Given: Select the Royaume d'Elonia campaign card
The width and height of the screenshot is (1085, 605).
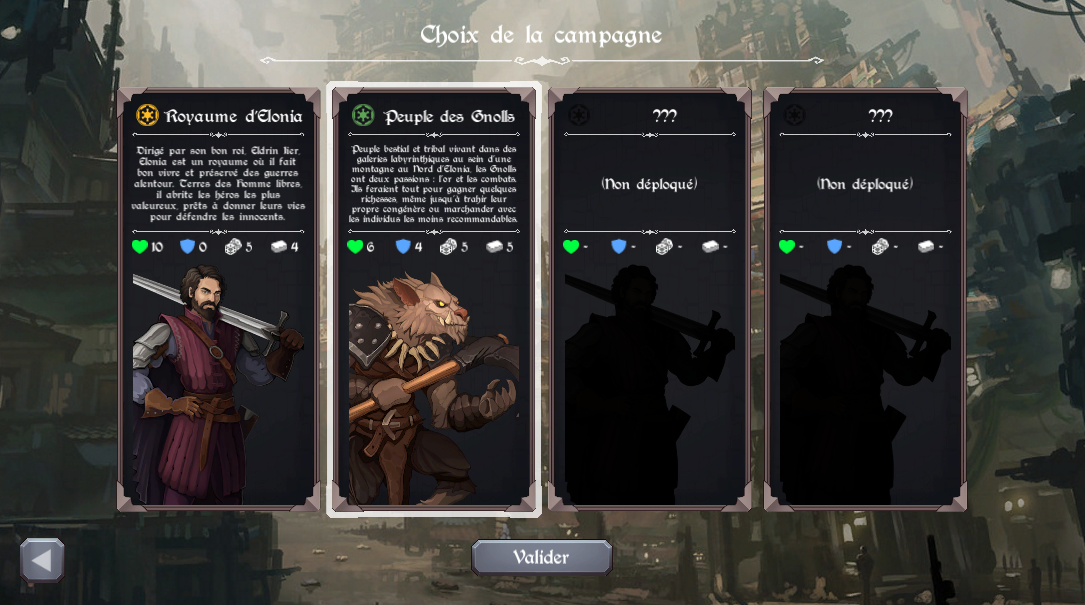Looking at the screenshot, I should click(219, 300).
